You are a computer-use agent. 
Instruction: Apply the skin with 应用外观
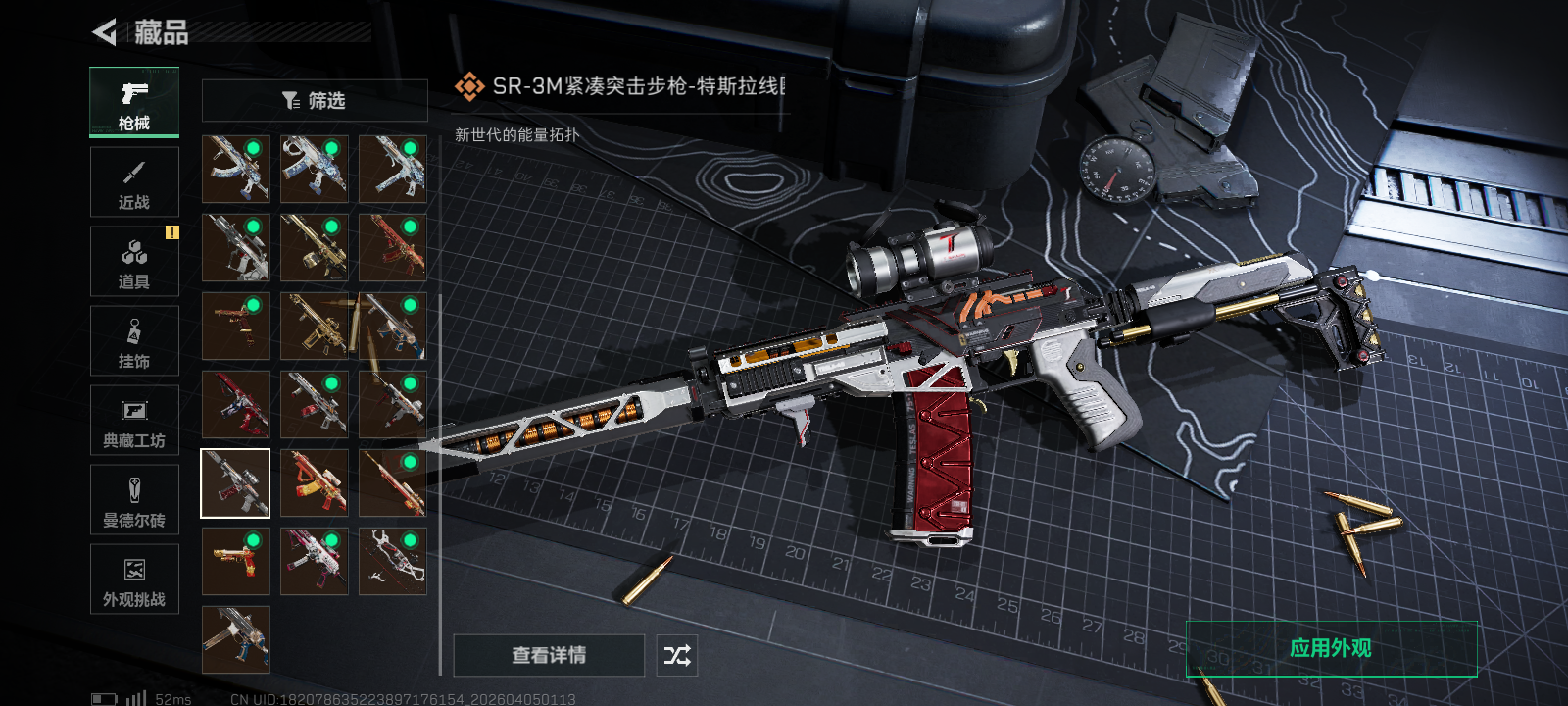[1331, 648]
